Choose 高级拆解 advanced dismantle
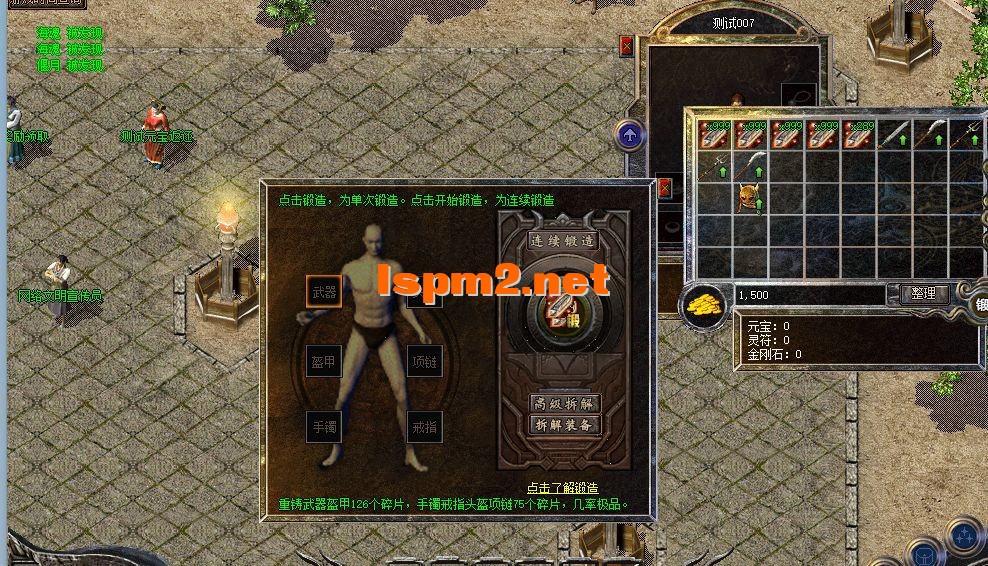The image size is (988, 566). (564, 404)
